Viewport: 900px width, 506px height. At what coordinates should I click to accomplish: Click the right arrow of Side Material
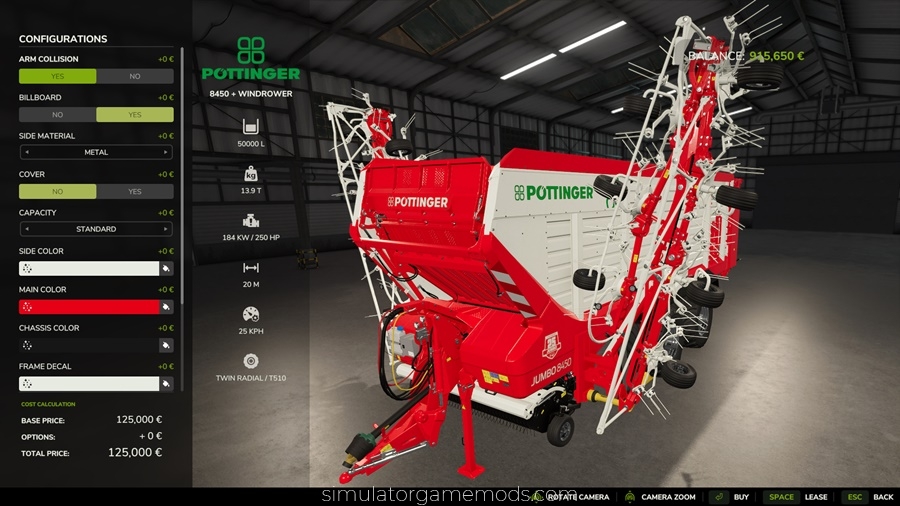tap(166, 153)
